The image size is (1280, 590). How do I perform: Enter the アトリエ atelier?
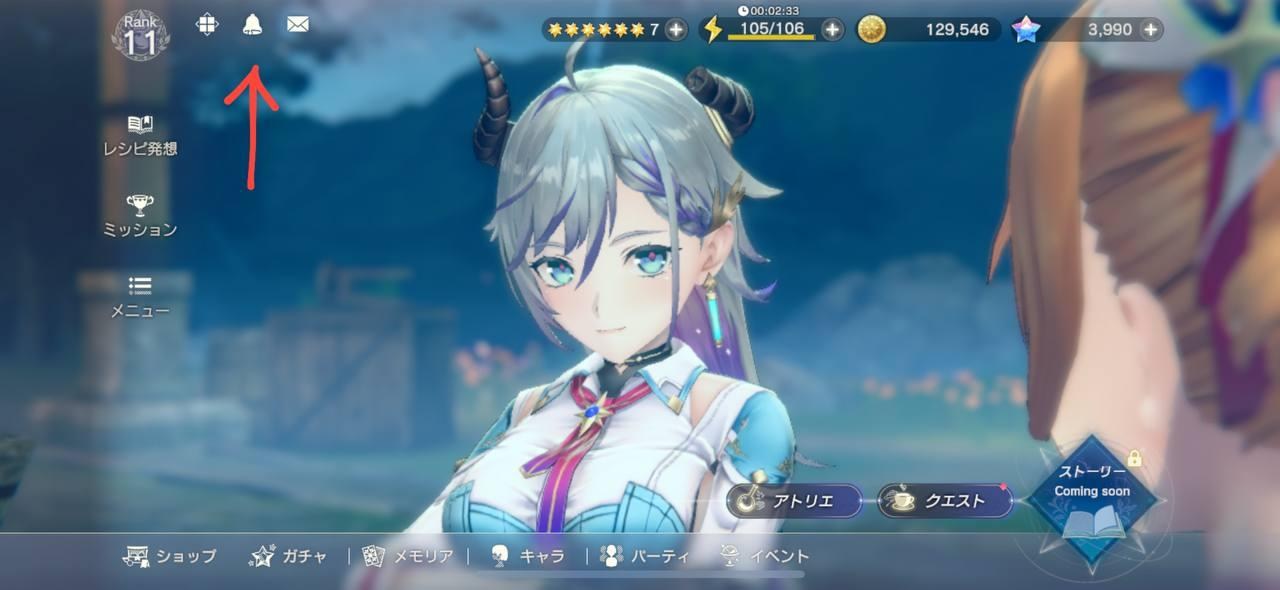pyautogui.click(x=795, y=501)
